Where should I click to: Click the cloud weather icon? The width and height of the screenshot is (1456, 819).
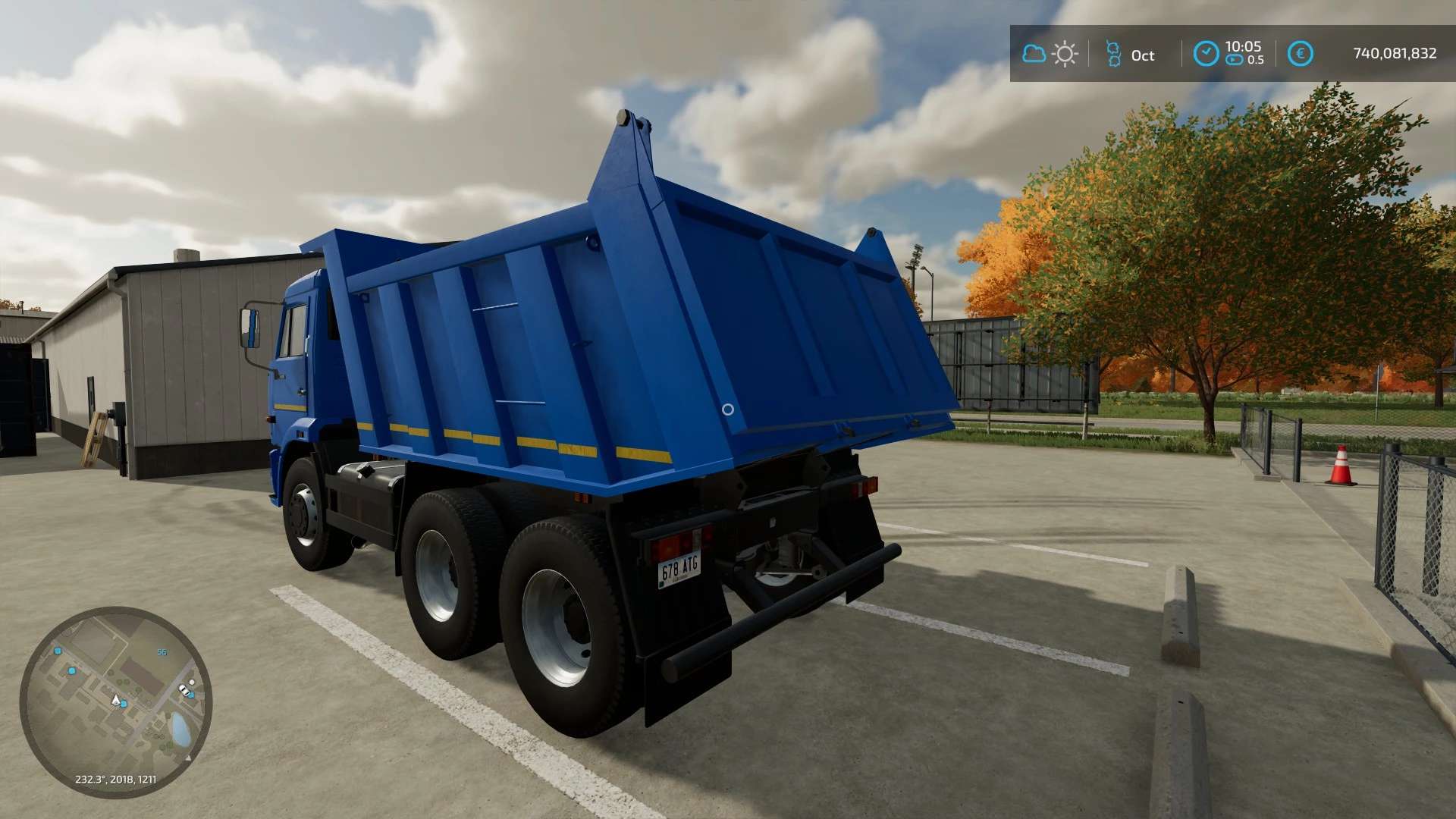1034,54
